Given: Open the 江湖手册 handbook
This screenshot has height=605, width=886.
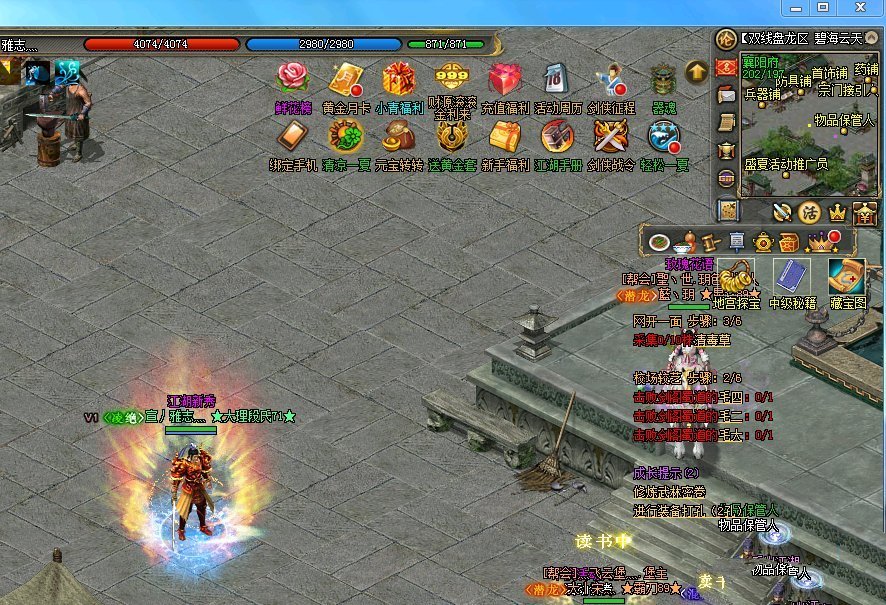Looking at the screenshot, I should pyautogui.click(x=557, y=136).
